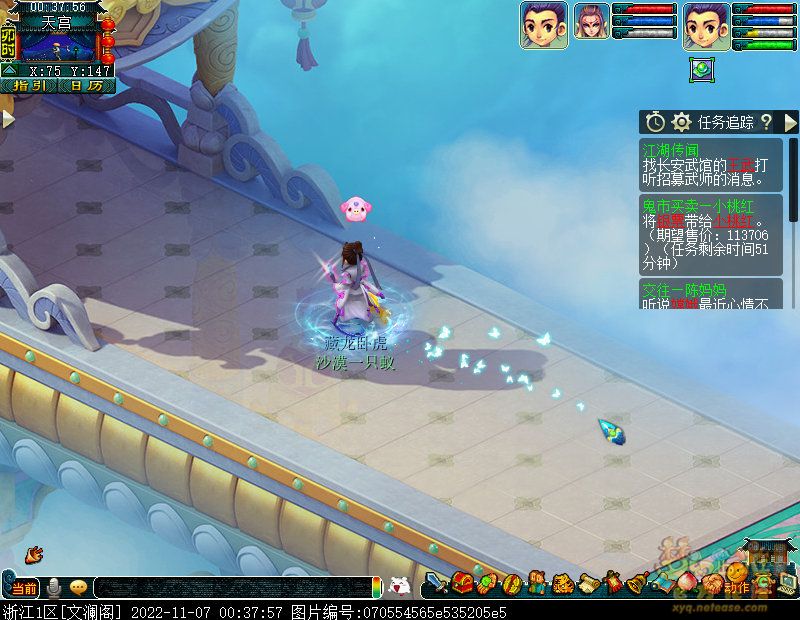Open the quest tracker help question mark
This screenshot has height=620, width=800.
[x=766, y=122]
